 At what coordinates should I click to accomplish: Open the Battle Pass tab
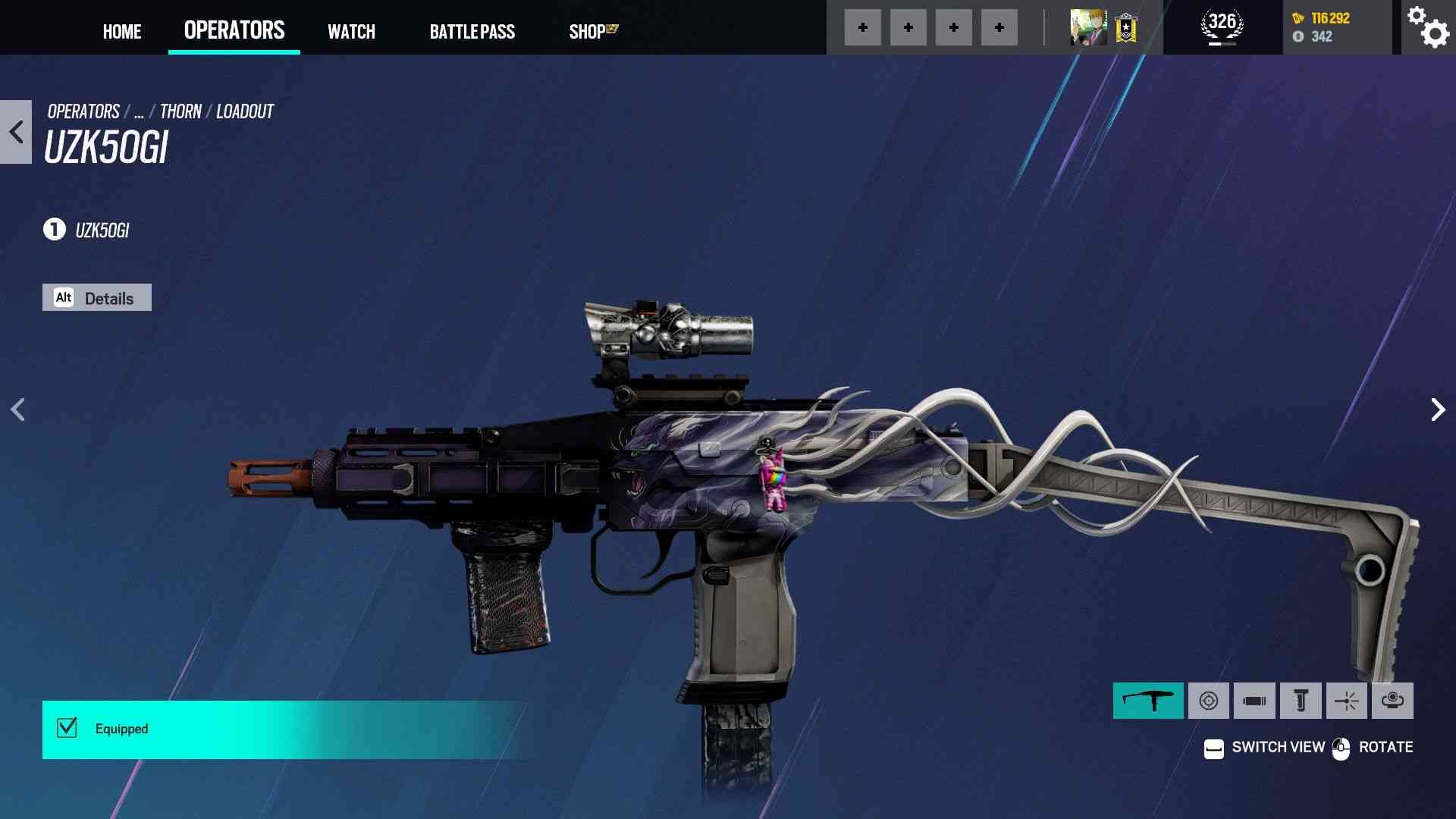(472, 31)
